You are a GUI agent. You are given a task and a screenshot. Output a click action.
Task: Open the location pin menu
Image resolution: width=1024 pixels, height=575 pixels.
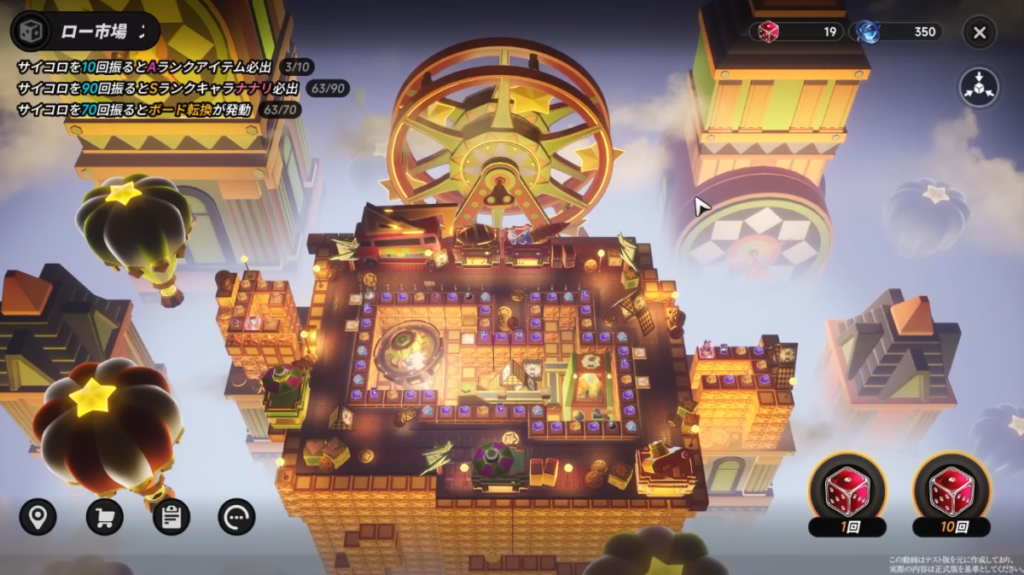(x=38, y=516)
